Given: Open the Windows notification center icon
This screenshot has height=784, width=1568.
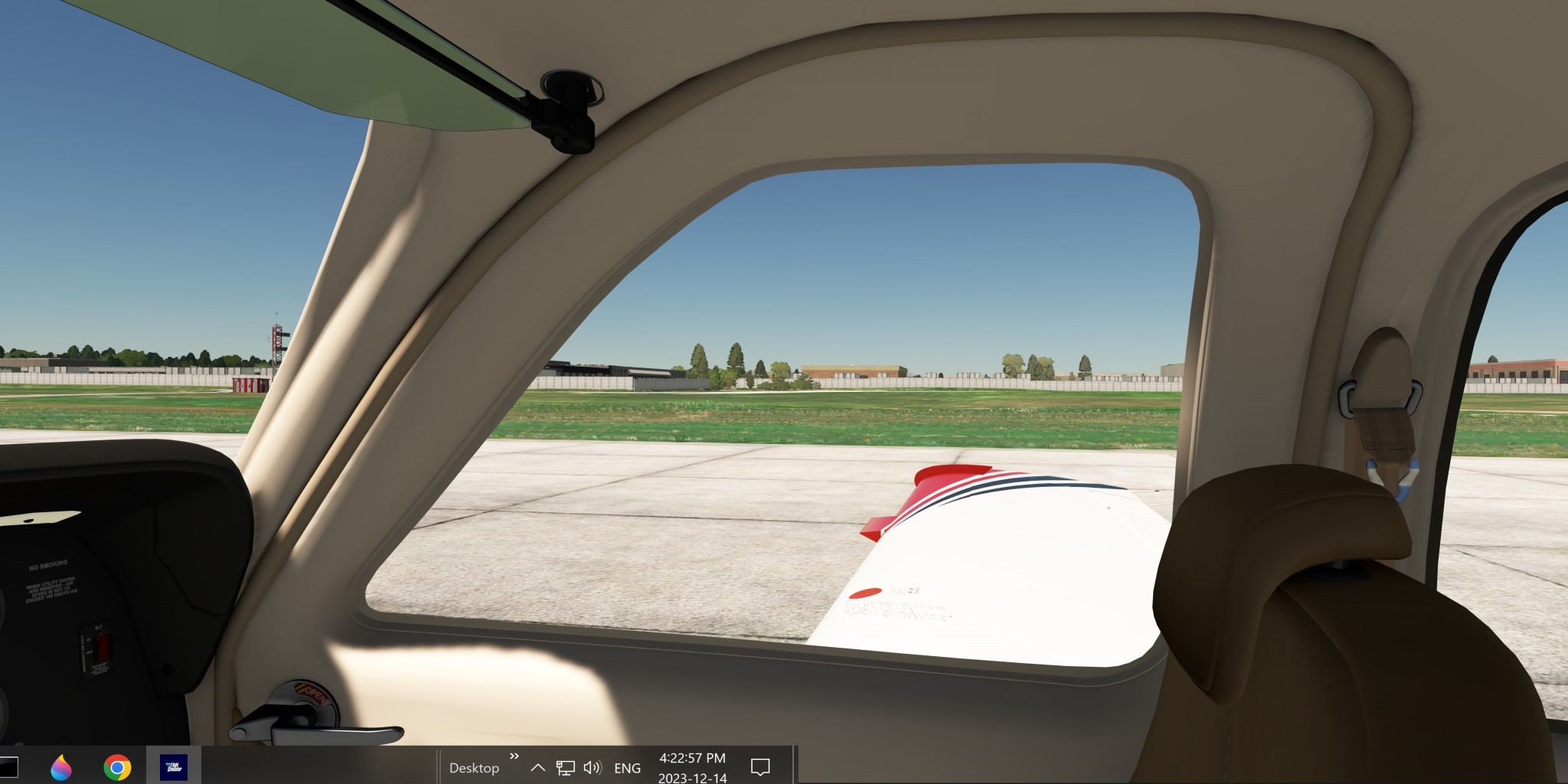Looking at the screenshot, I should (759, 766).
